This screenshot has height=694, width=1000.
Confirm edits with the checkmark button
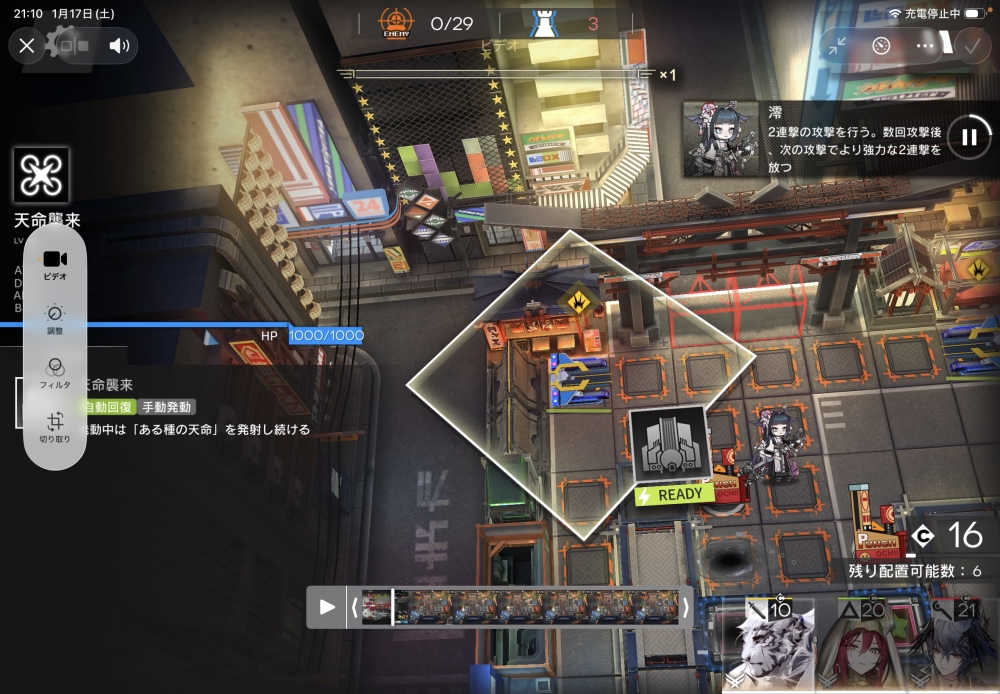971,45
